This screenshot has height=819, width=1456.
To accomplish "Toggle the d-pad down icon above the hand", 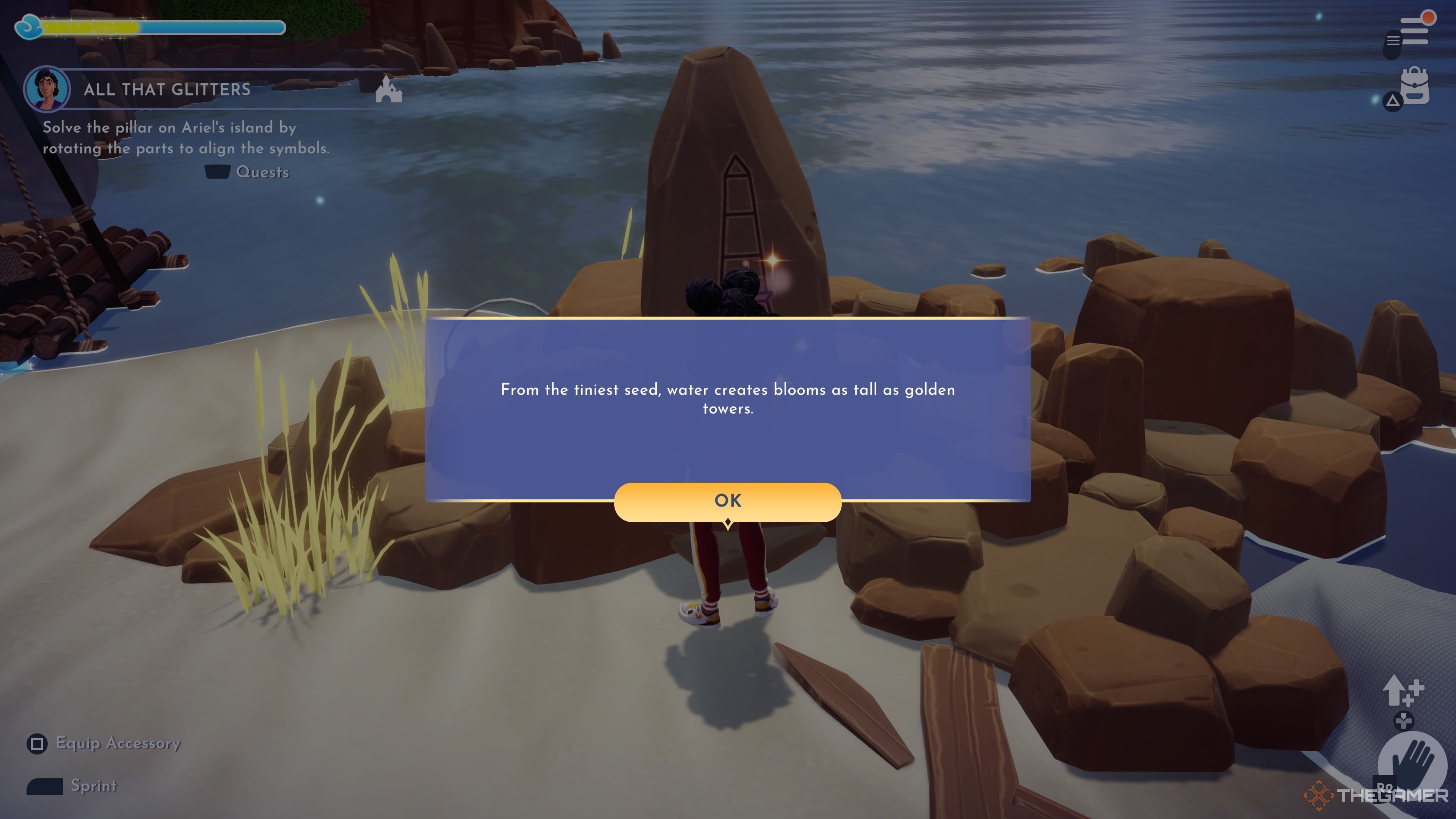I will tap(1404, 721).
